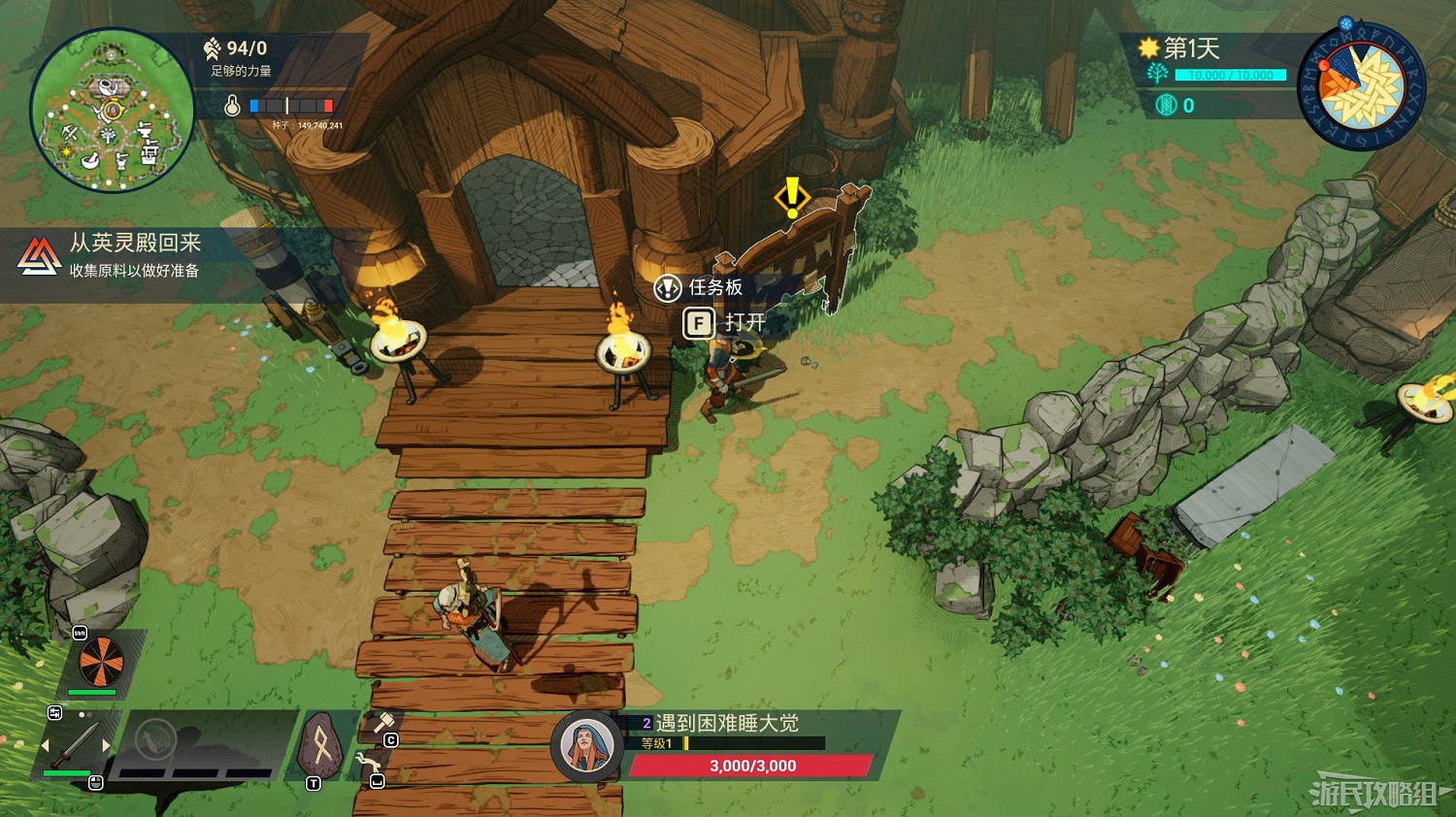Screen dimensions: 1456x817
Task: Click the player character portrait
Action: pyautogui.click(x=586, y=746)
